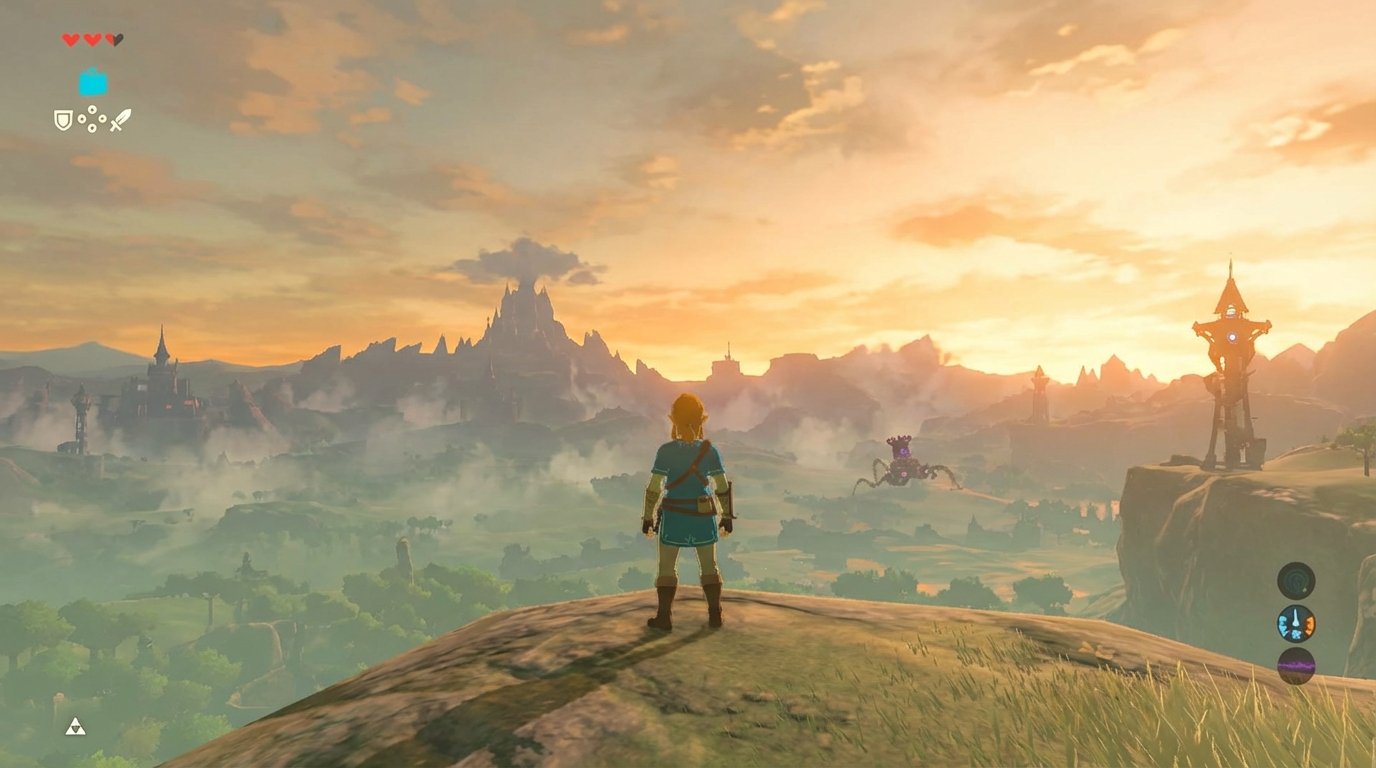Click the second heart in the health meter
1376x768 pixels.
click(92, 40)
